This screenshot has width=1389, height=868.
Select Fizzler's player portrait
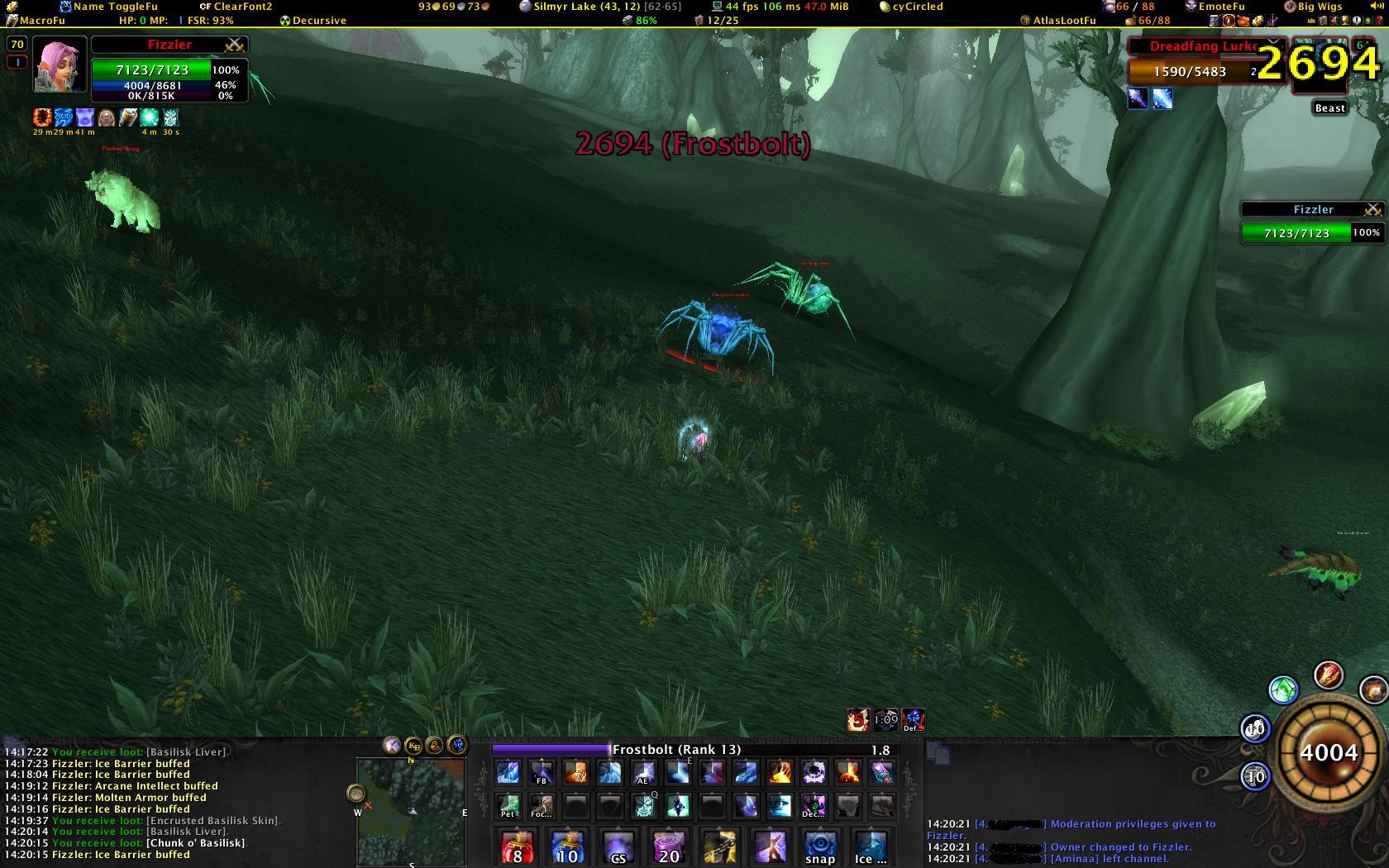[60, 64]
